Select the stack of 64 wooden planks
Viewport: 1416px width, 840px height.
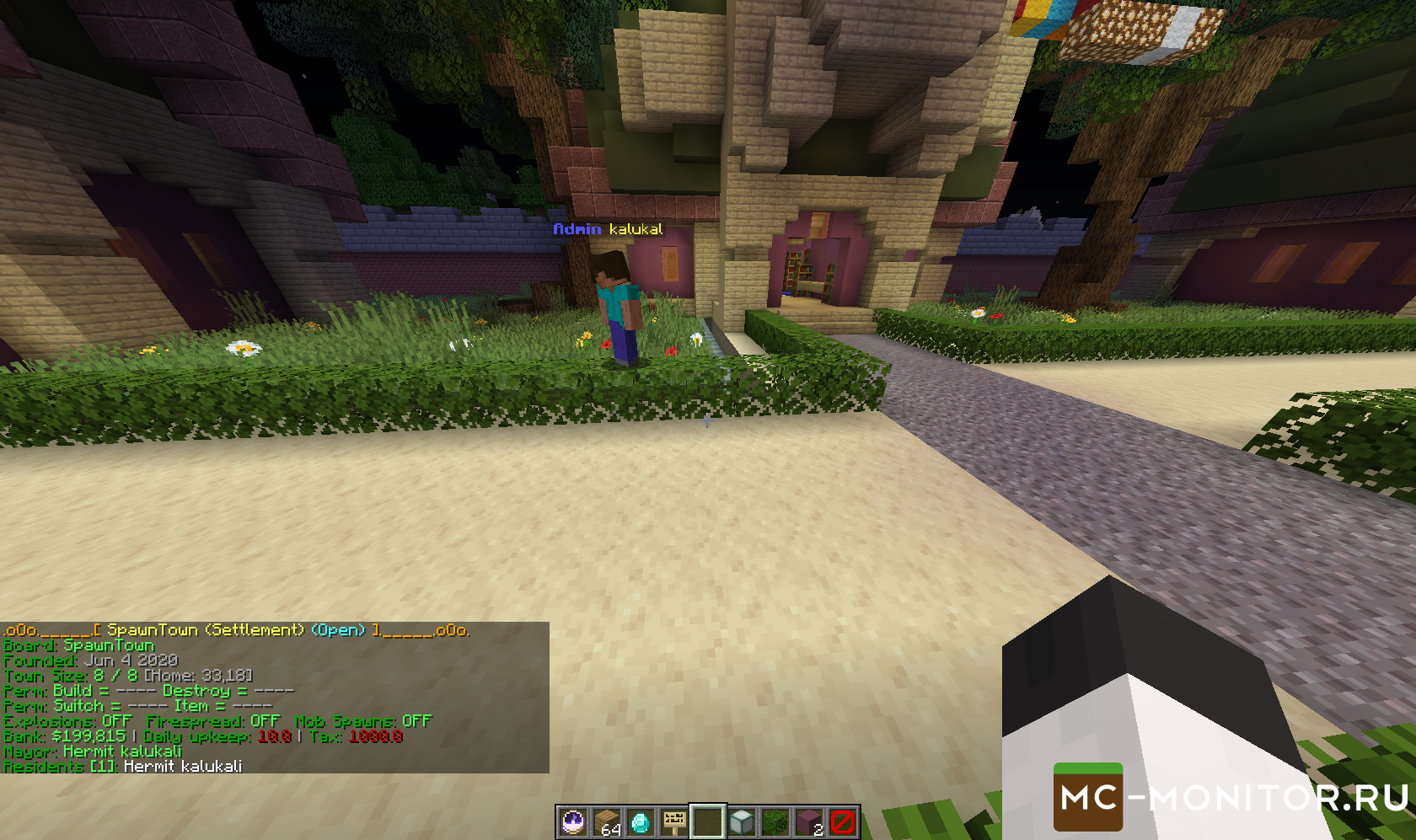pos(607,821)
